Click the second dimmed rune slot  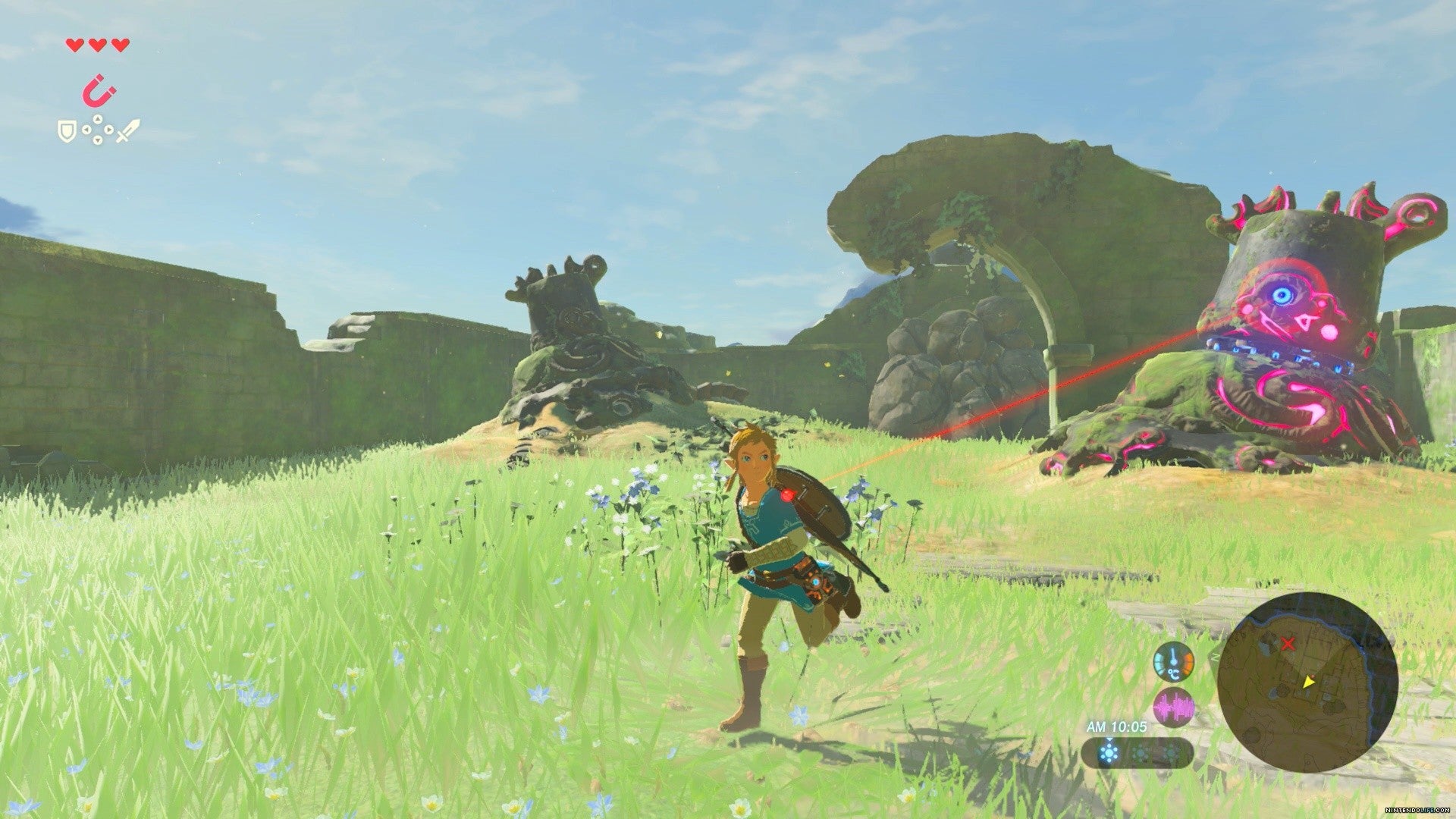coord(1171,752)
